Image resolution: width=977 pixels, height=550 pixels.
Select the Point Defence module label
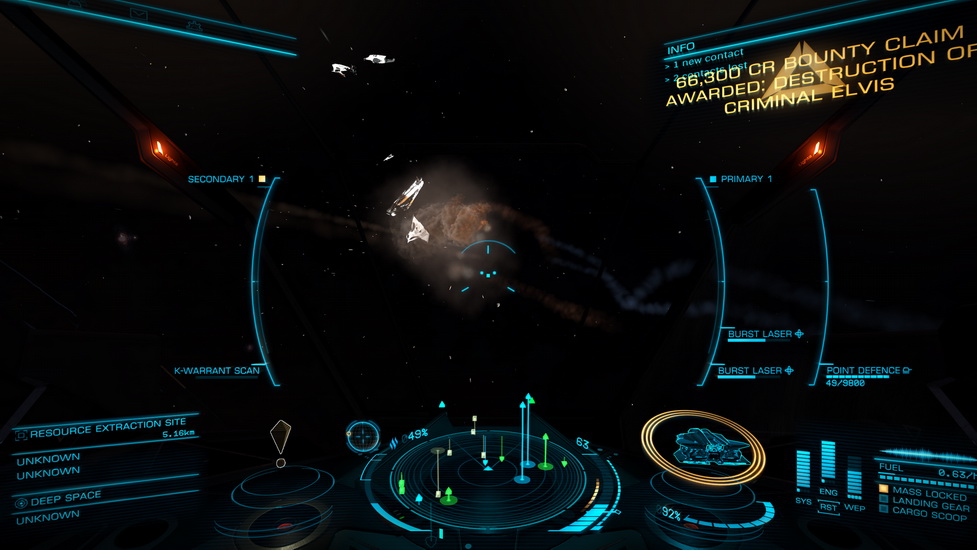863,371
